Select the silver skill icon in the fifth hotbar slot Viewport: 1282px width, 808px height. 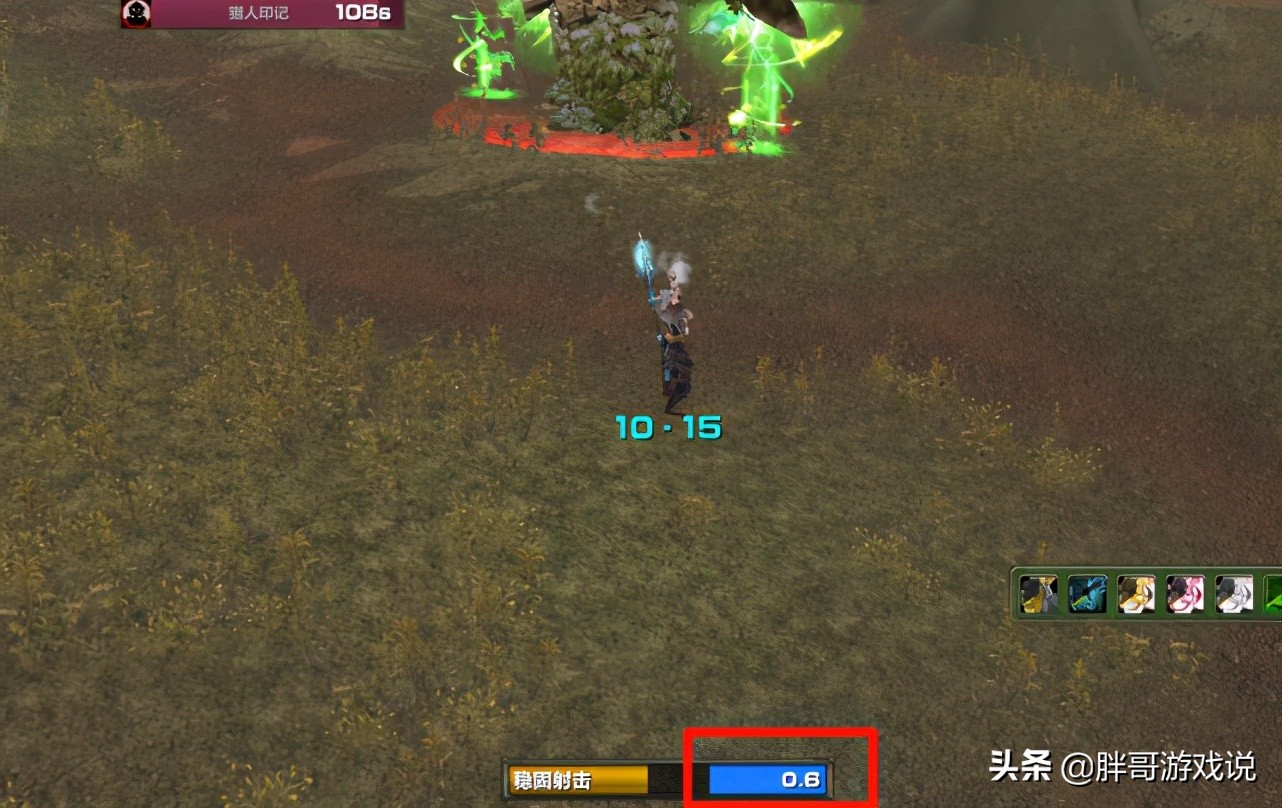tap(1232, 594)
